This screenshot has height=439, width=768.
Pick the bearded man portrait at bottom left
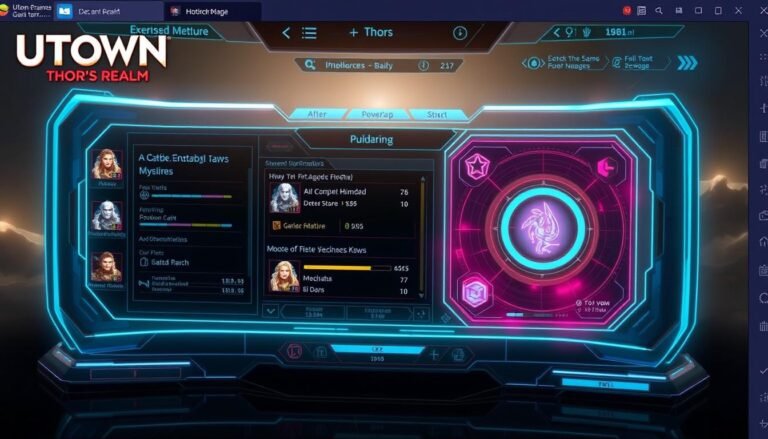107,266
